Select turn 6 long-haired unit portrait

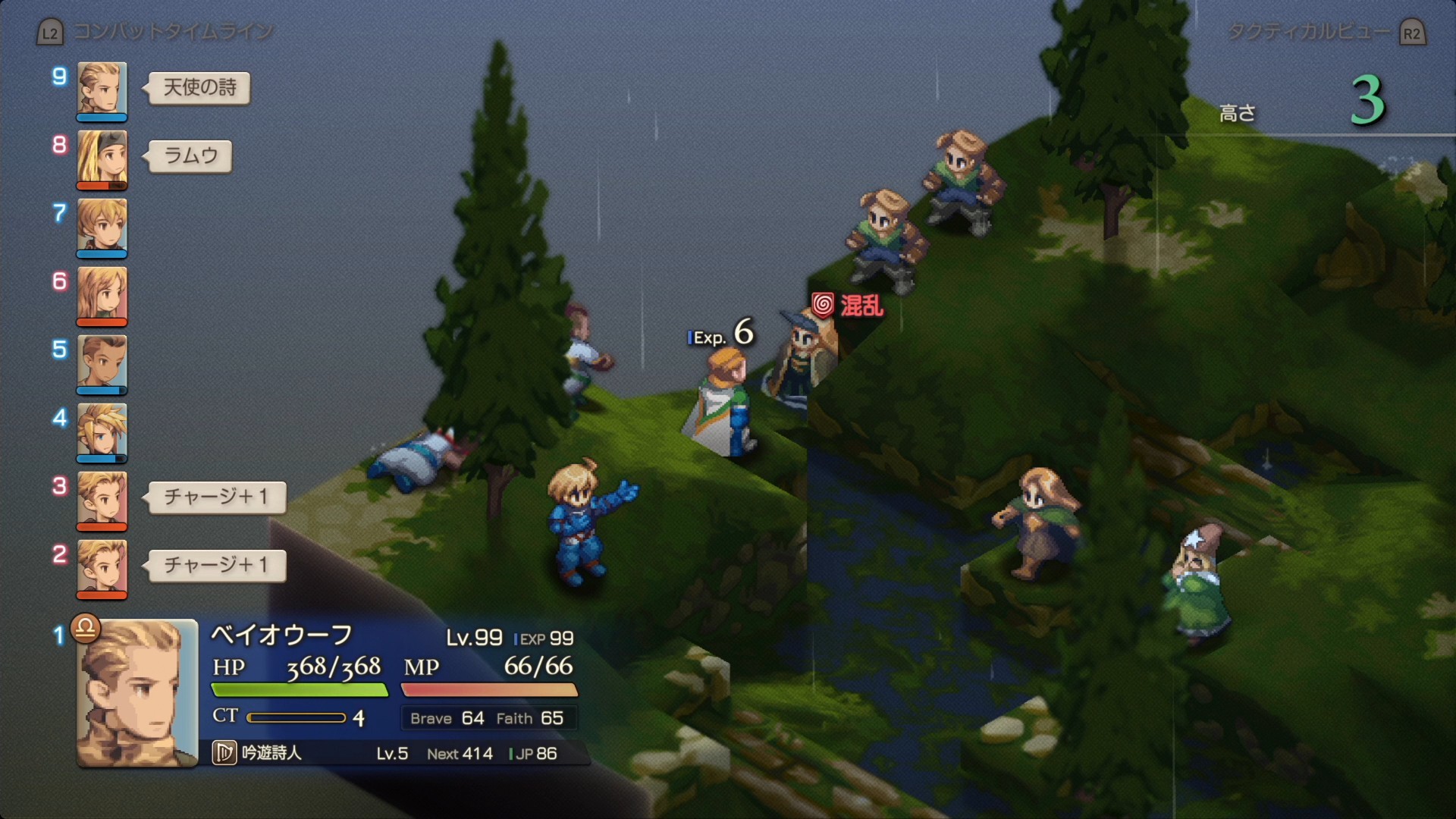[102, 294]
